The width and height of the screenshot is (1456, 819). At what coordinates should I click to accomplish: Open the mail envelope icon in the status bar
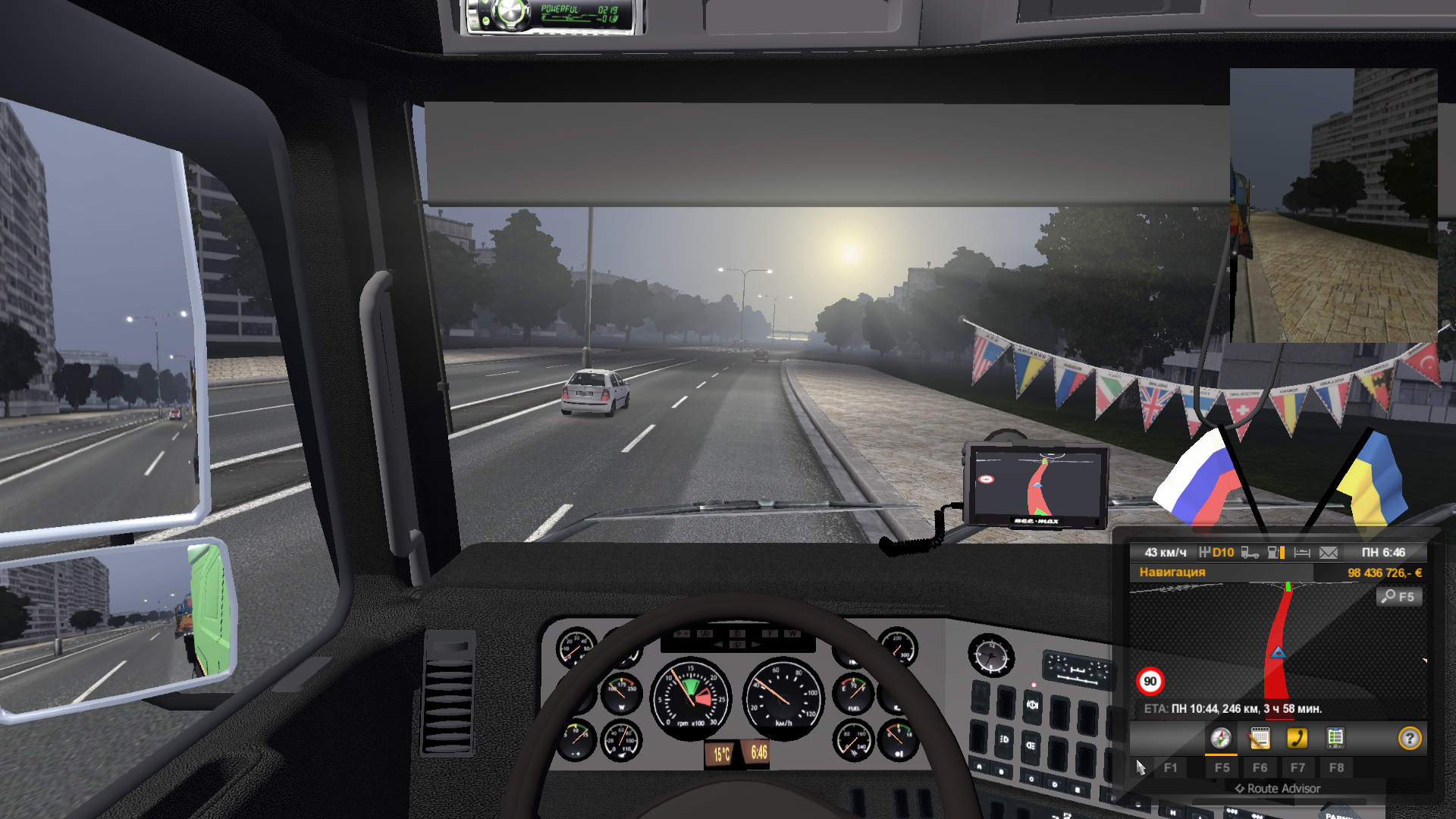click(x=1329, y=553)
